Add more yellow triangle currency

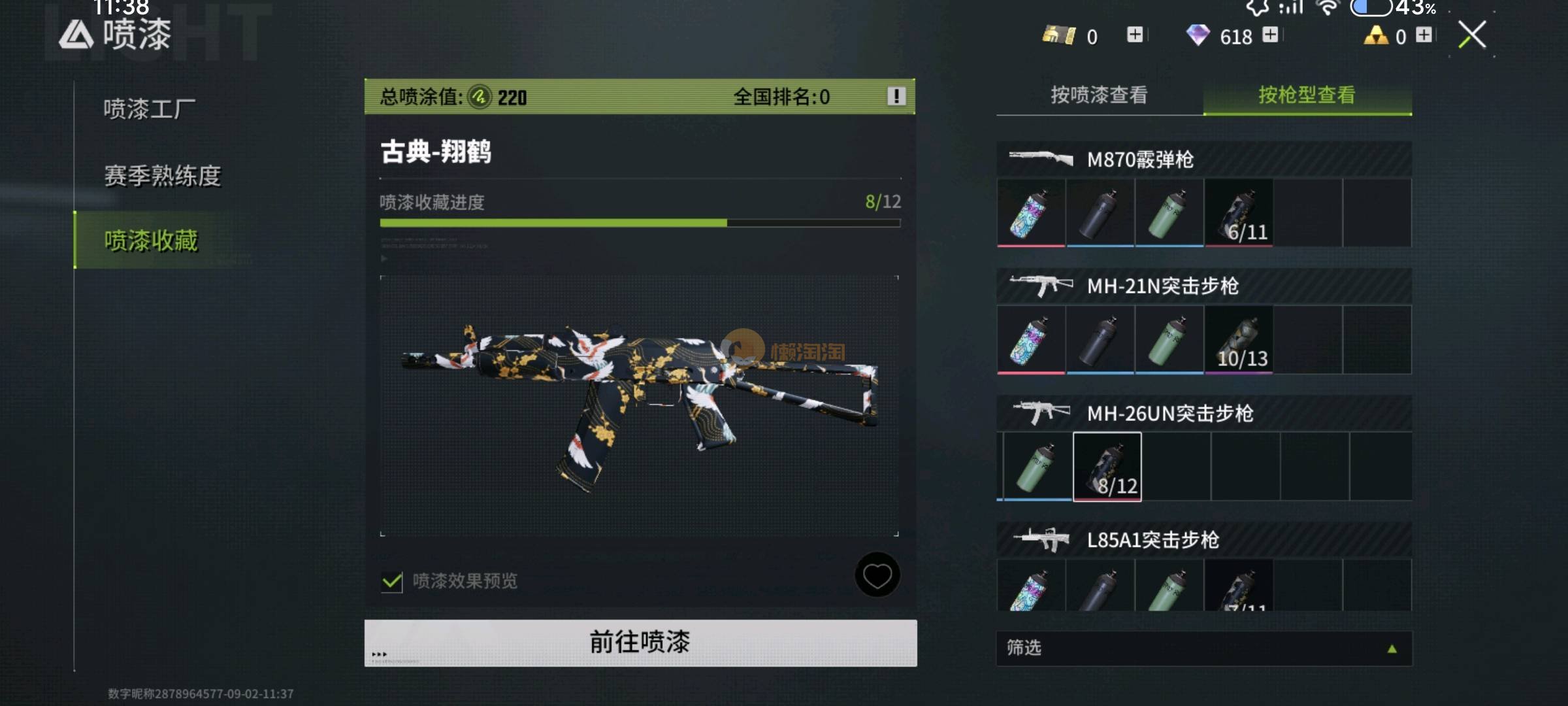coord(1424,35)
